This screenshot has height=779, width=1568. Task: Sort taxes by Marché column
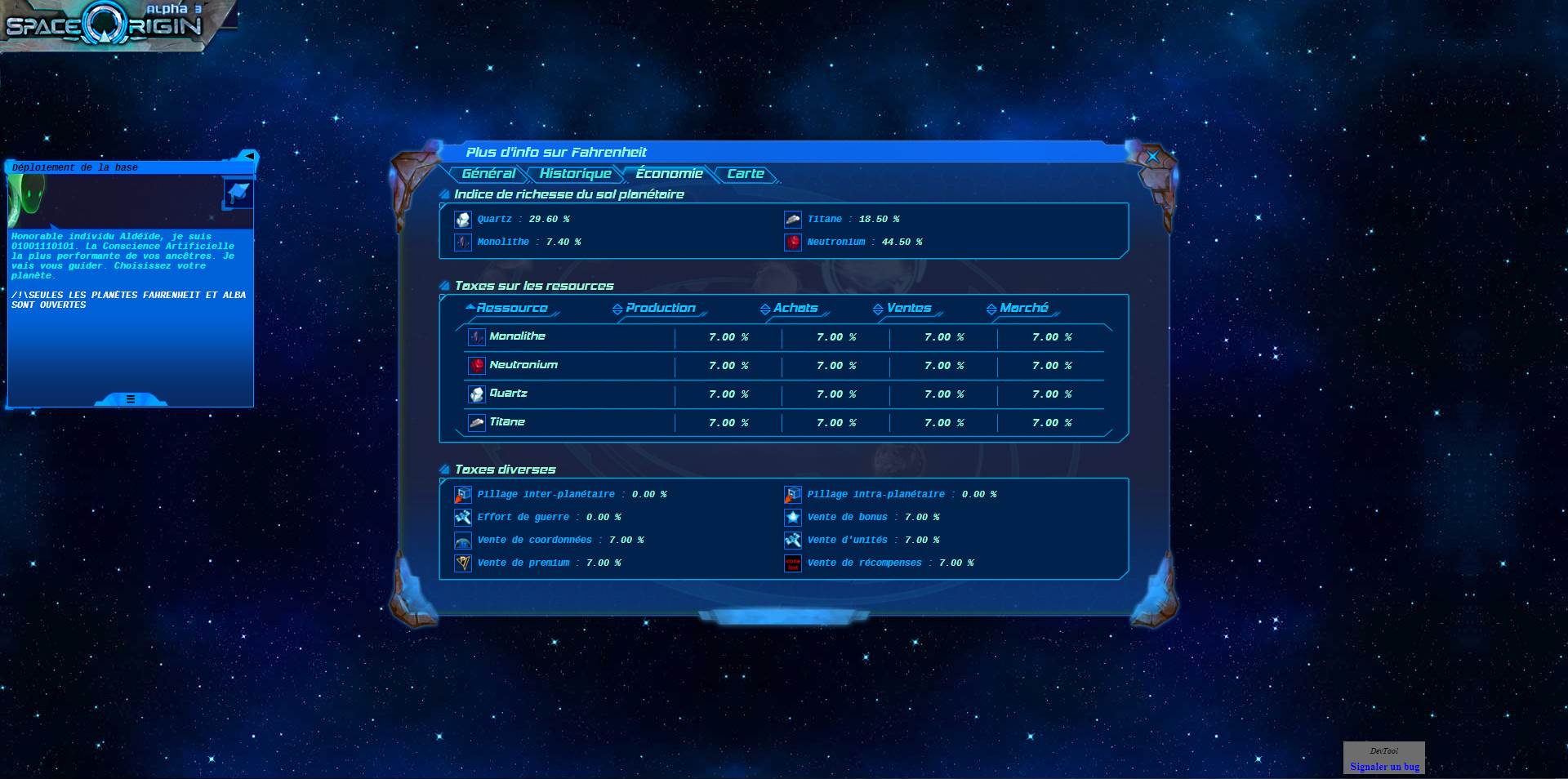click(1023, 308)
